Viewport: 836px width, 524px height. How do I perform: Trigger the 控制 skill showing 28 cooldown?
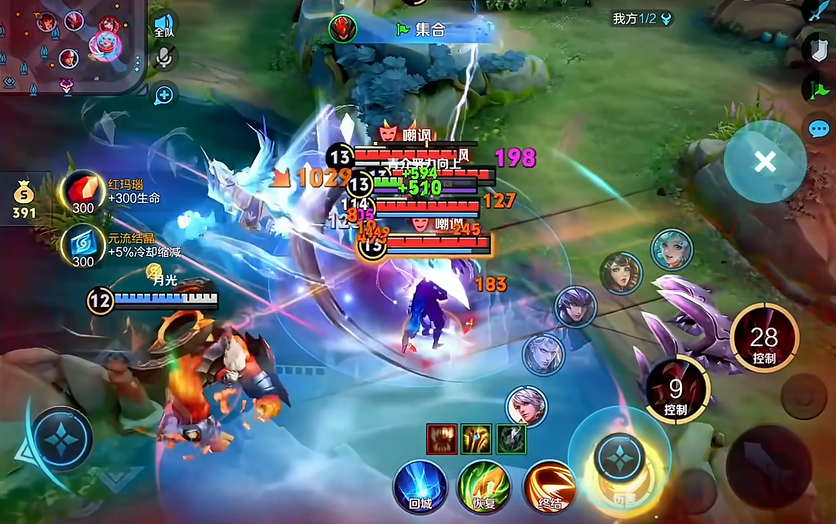point(764,338)
